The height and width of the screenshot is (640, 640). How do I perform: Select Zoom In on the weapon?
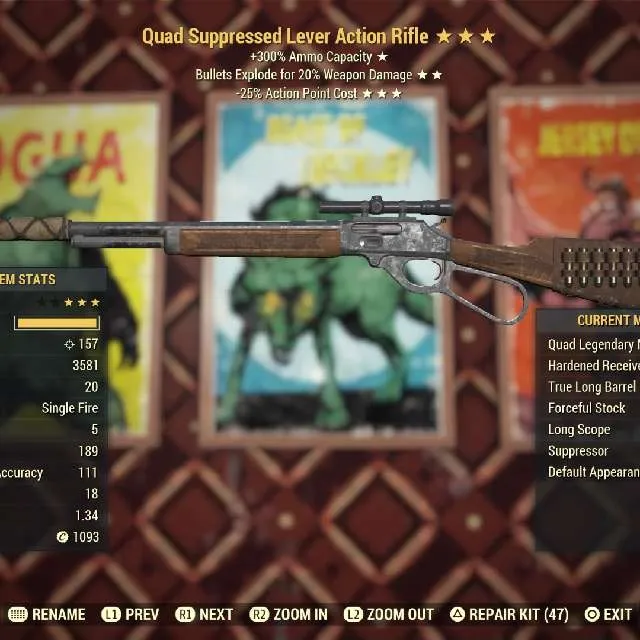290,615
